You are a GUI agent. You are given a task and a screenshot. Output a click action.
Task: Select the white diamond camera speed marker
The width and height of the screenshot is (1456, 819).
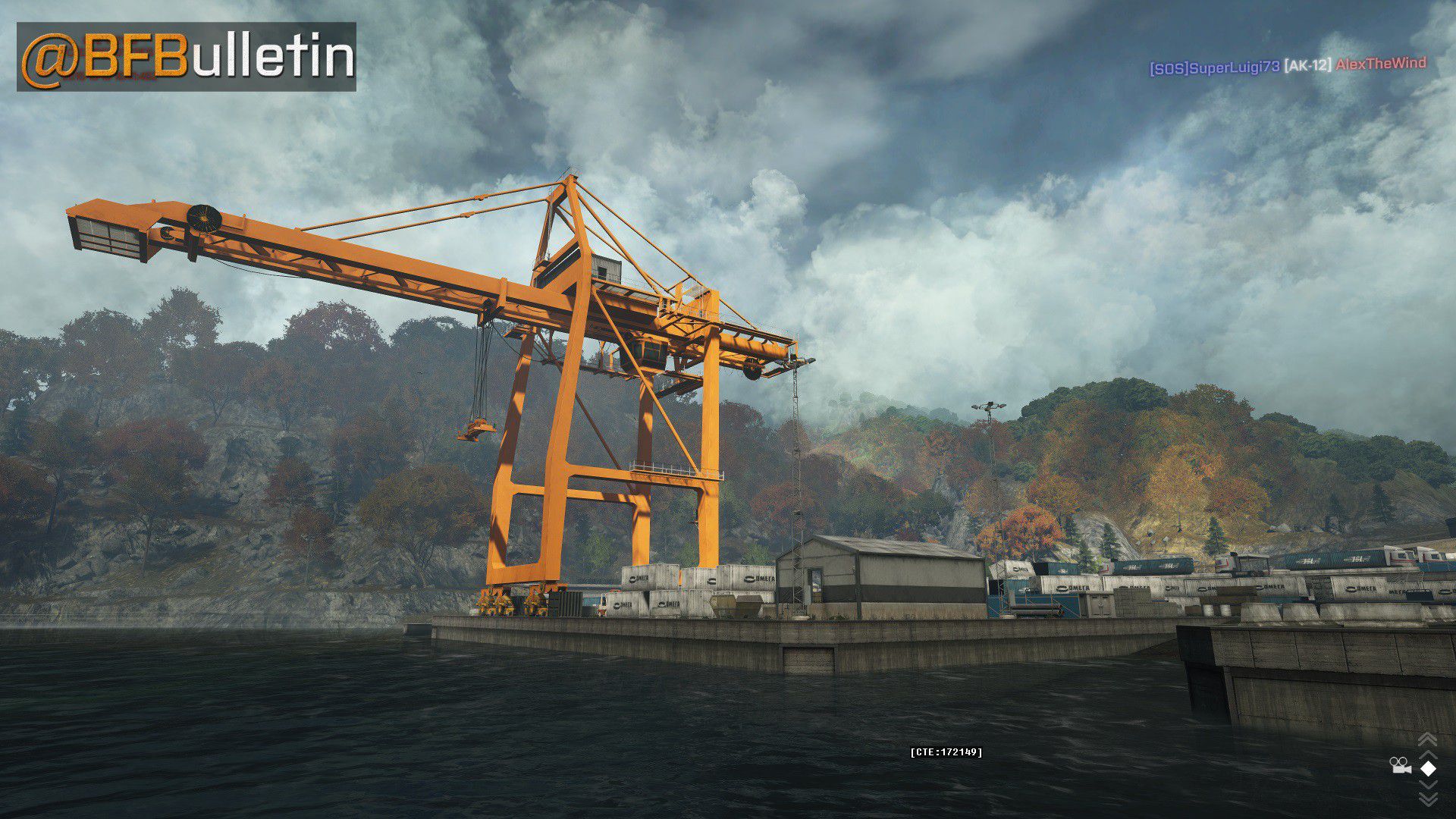[1428, 768]
